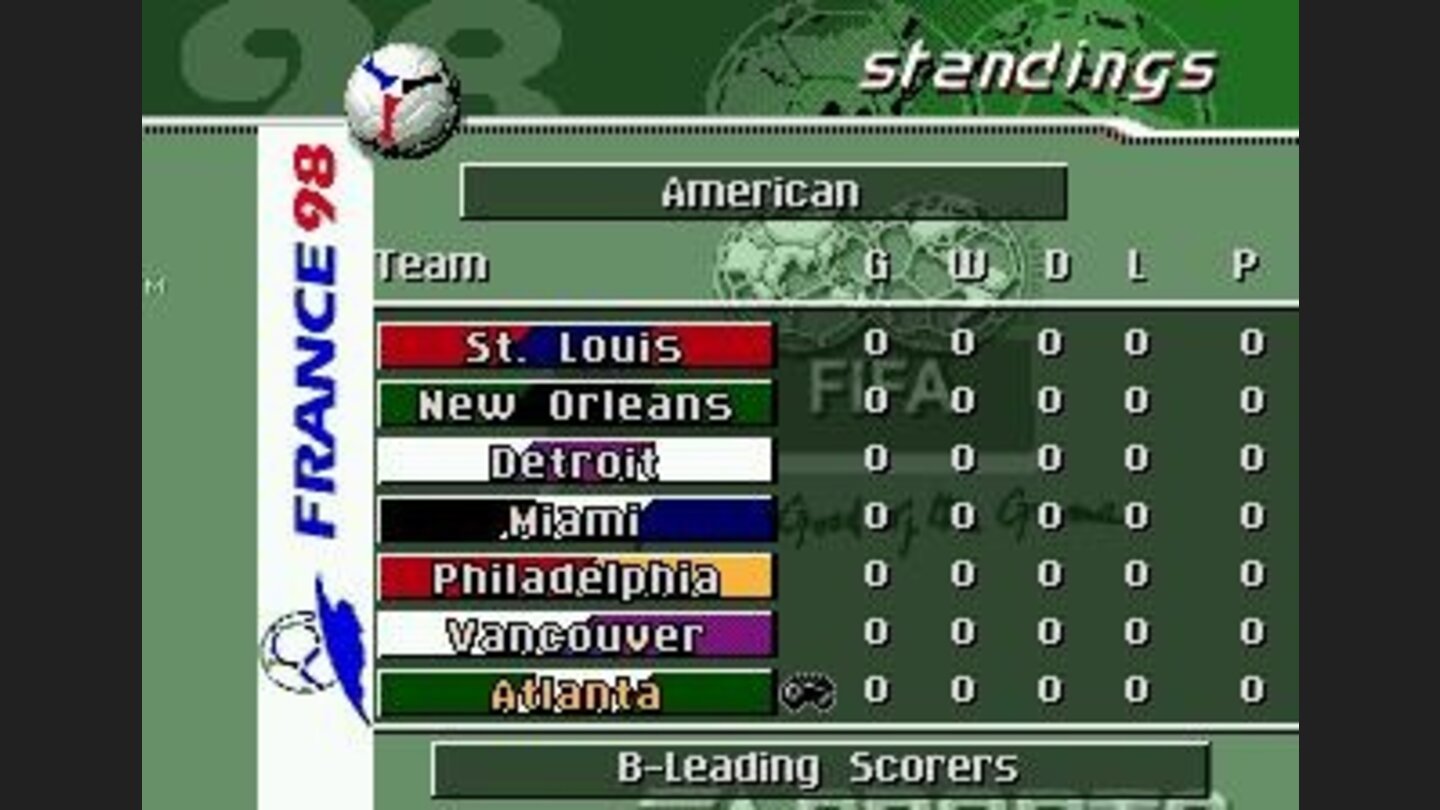Open the American league selector

765,192
